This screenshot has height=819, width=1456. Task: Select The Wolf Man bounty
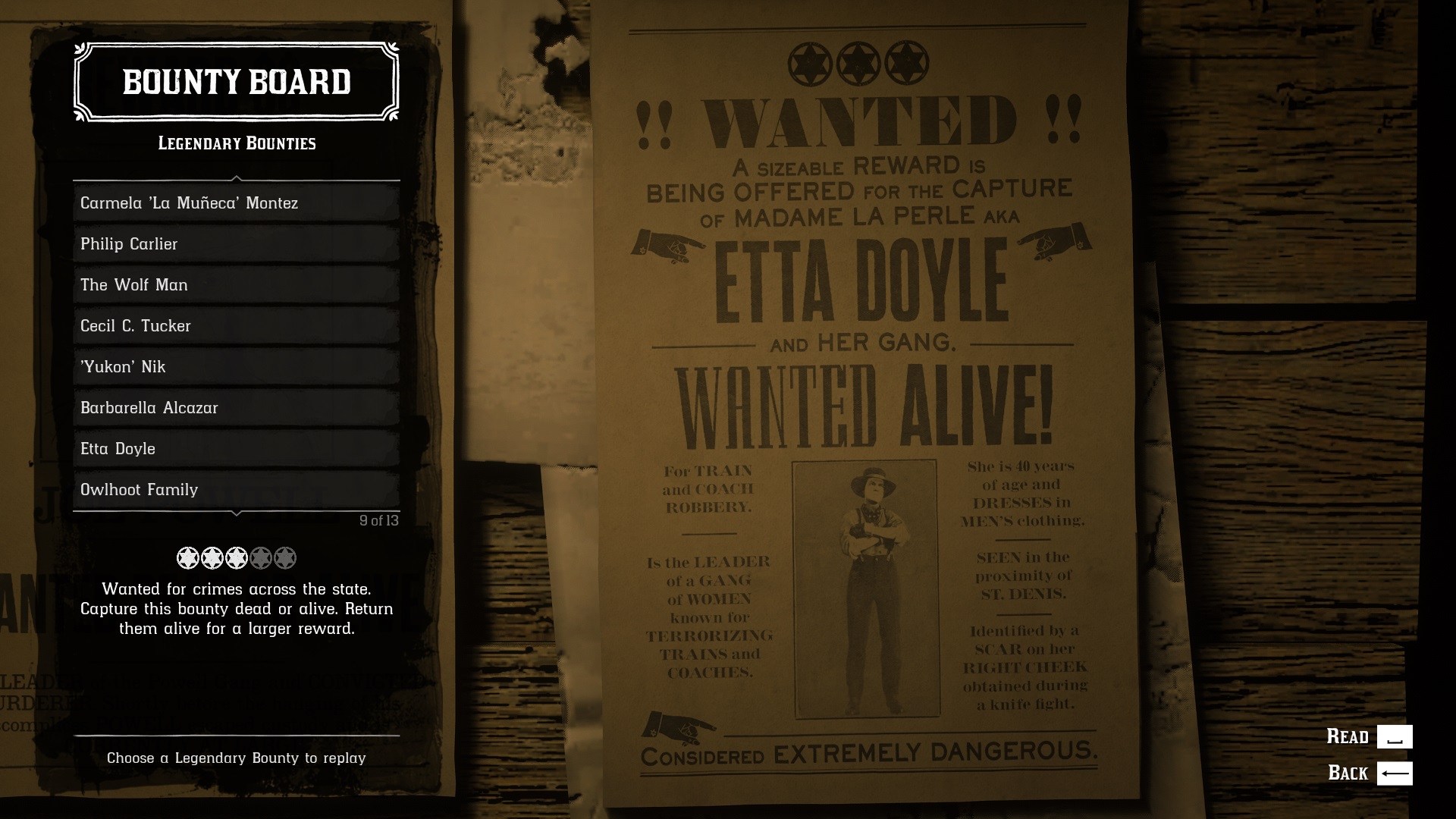click(235, 285)
